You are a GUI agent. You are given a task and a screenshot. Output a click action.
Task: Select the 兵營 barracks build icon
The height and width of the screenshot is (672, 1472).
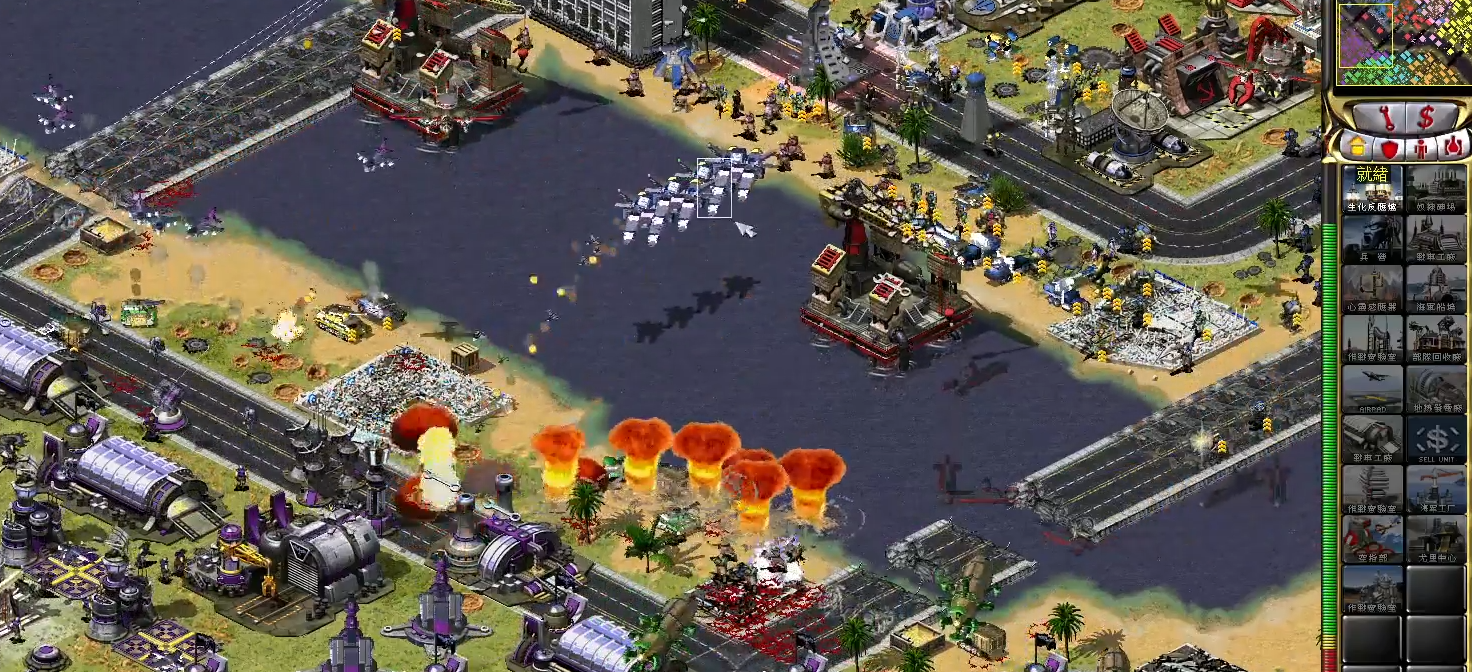pyautogui.click(x=1372, y=239)
